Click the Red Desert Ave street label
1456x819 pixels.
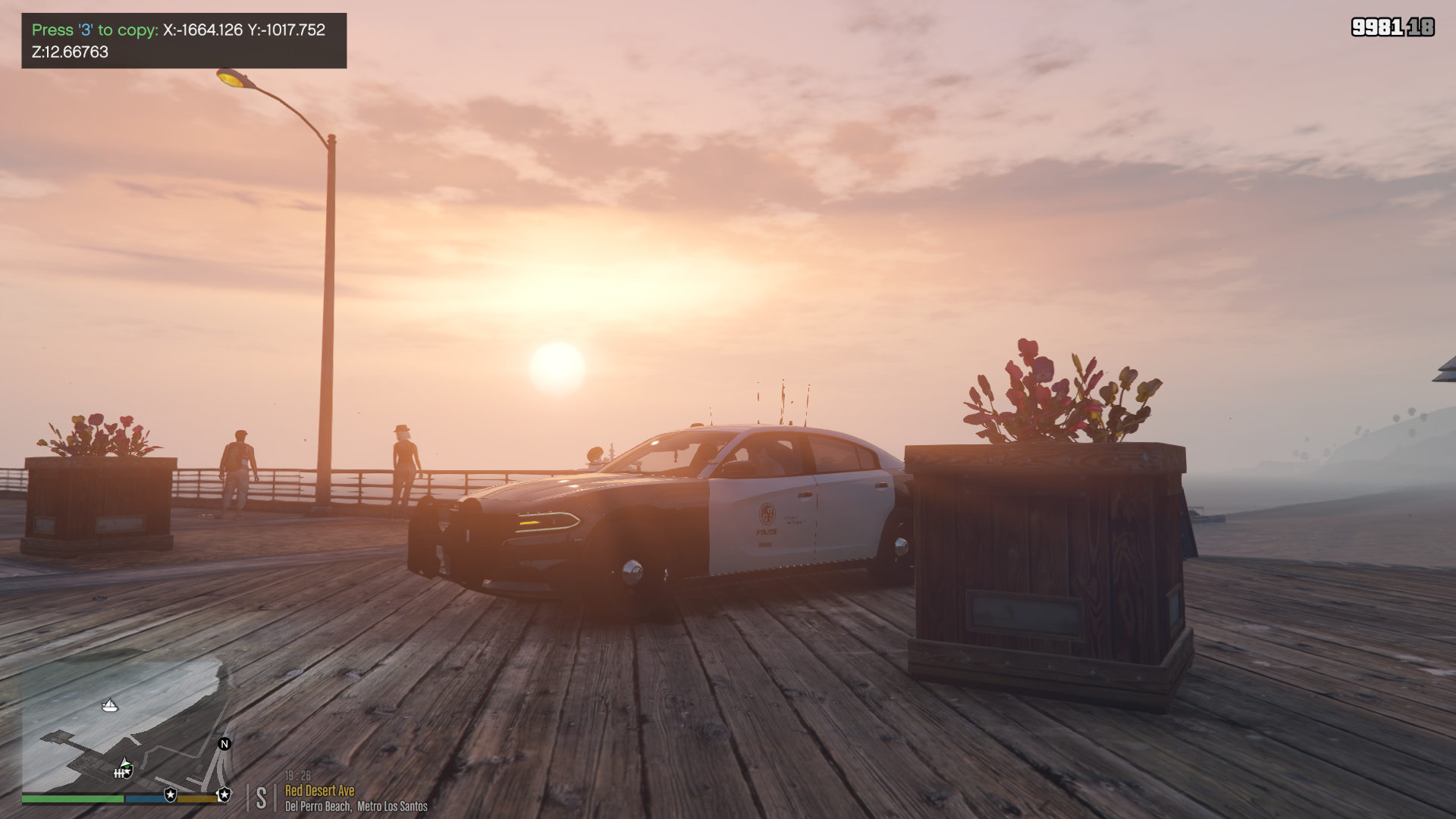pyautogui.click(x=319, y=790)
